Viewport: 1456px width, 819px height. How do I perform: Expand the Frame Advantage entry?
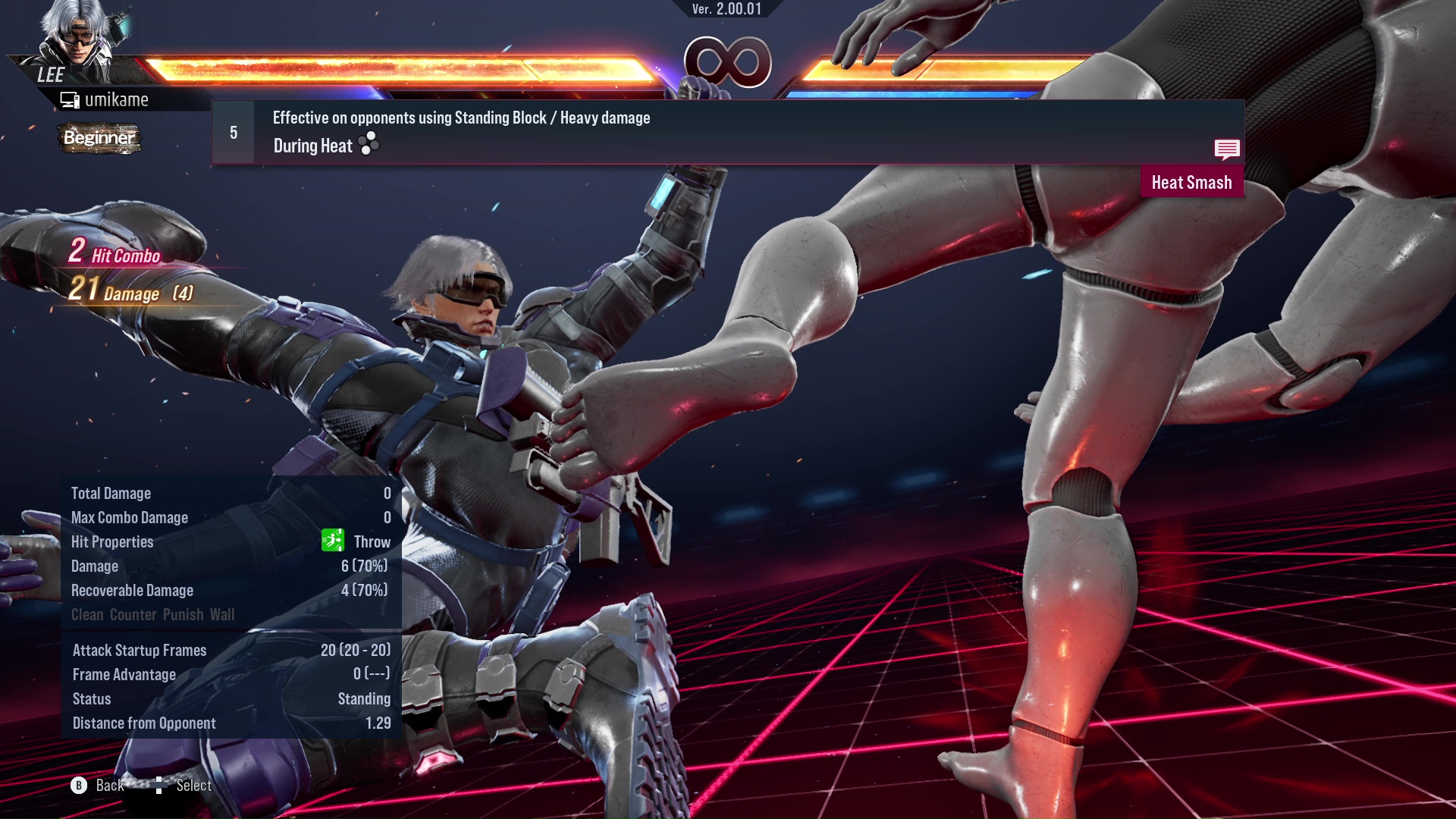(x=124, y=674)
